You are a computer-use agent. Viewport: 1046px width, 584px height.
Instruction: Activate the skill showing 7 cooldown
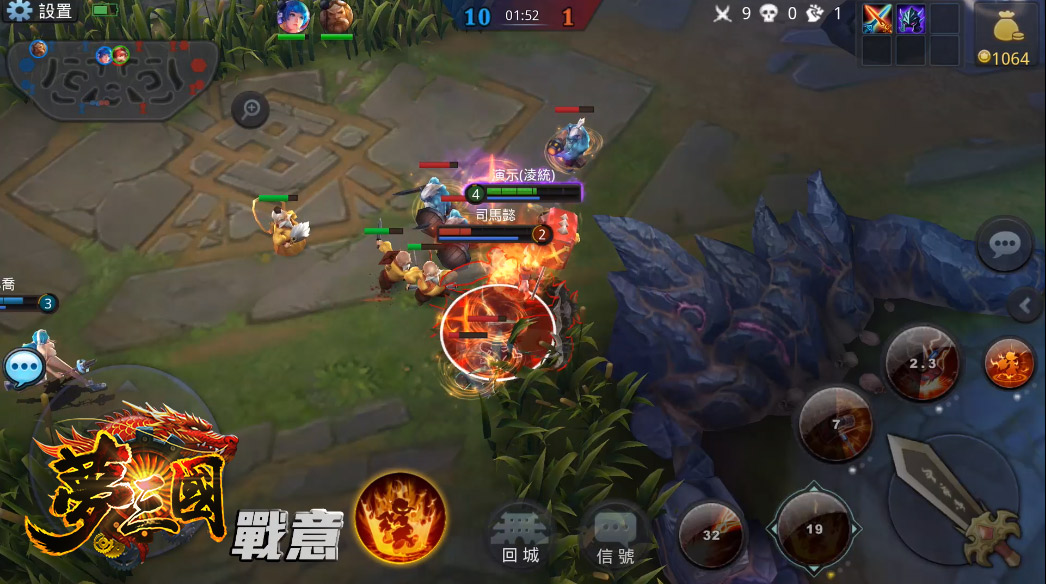click(x=835, y=424)
